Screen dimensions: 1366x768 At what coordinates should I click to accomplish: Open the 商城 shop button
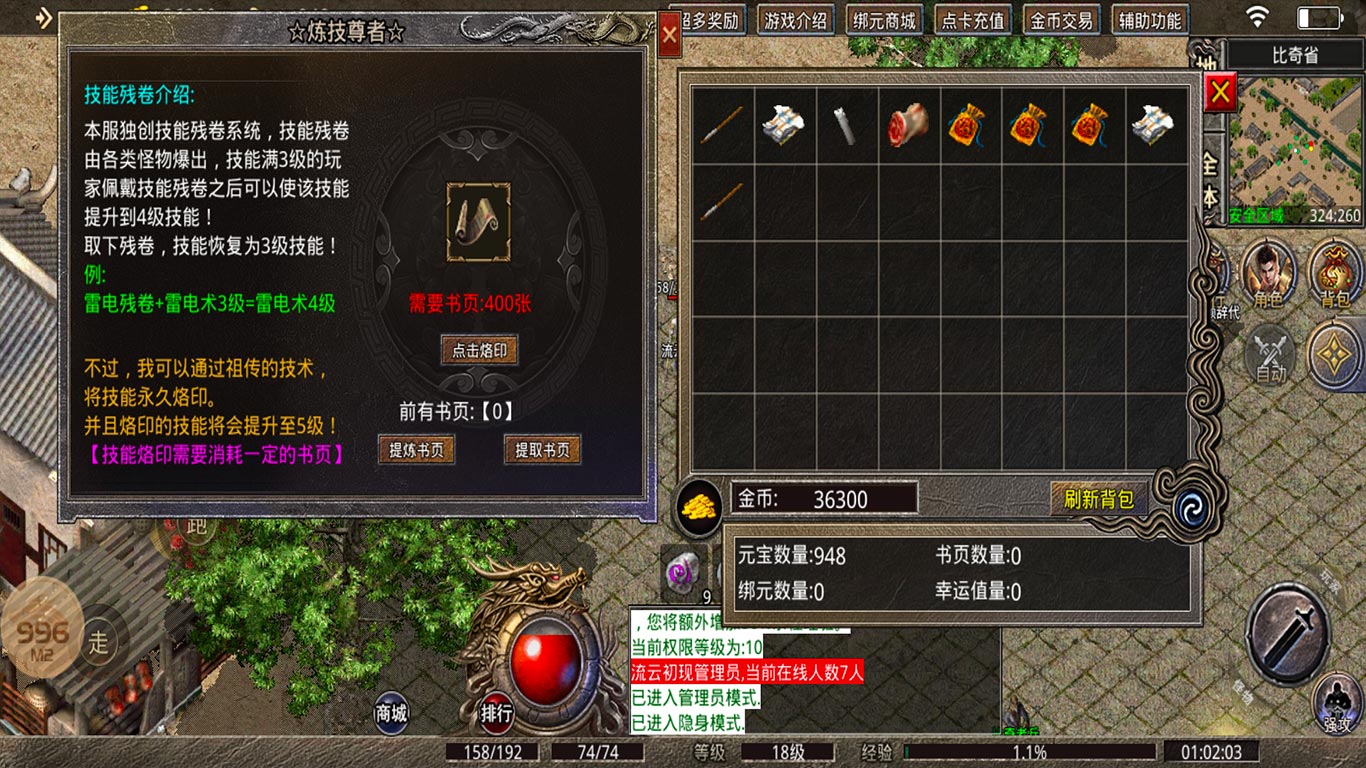point(391,712)
